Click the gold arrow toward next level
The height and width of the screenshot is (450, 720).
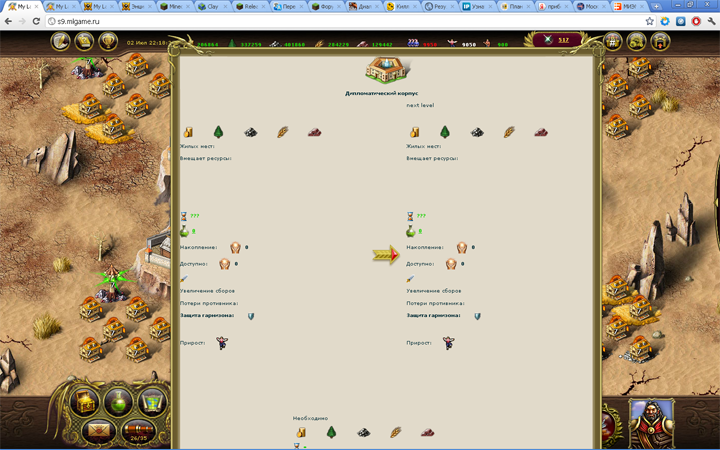[385, 256]
